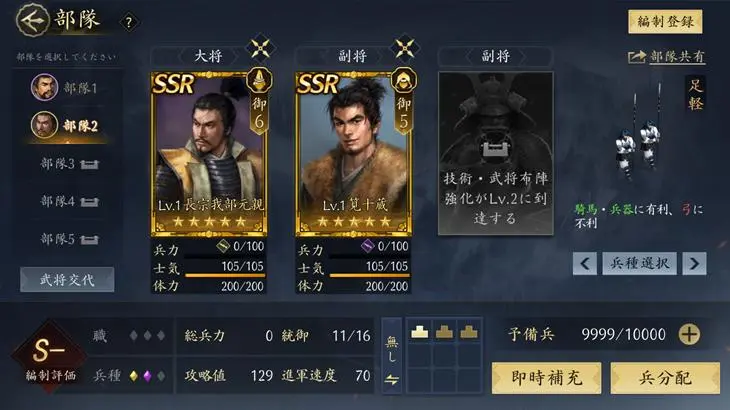Image resolution: width=730 pixels, height=410 pixels.
Task: Choose previous troop type with left arrow
Action: (x=585, y=263)
